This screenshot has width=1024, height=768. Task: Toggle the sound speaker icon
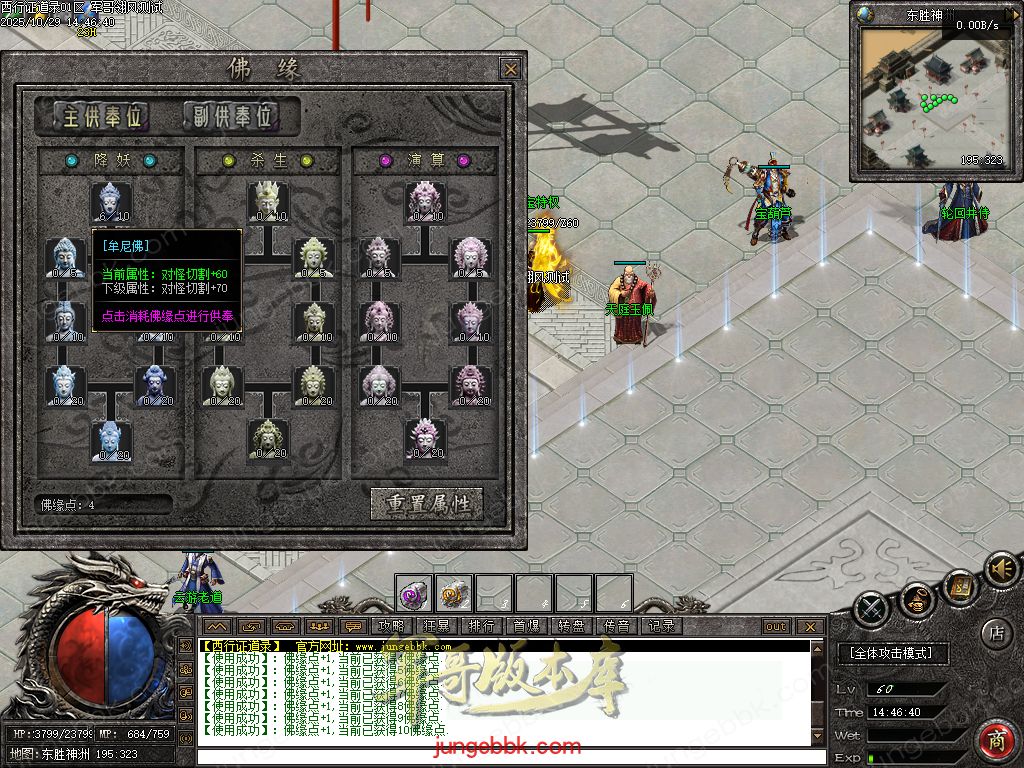click(1000, 570)
